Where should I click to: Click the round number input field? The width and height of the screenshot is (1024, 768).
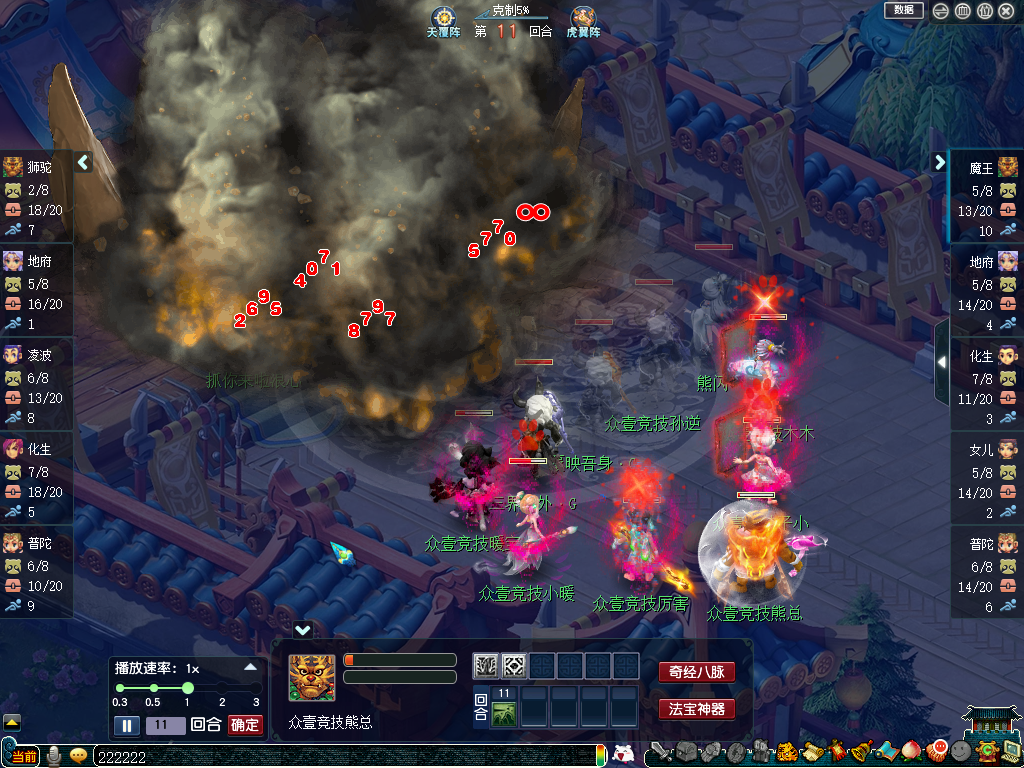tap(165, 725)
